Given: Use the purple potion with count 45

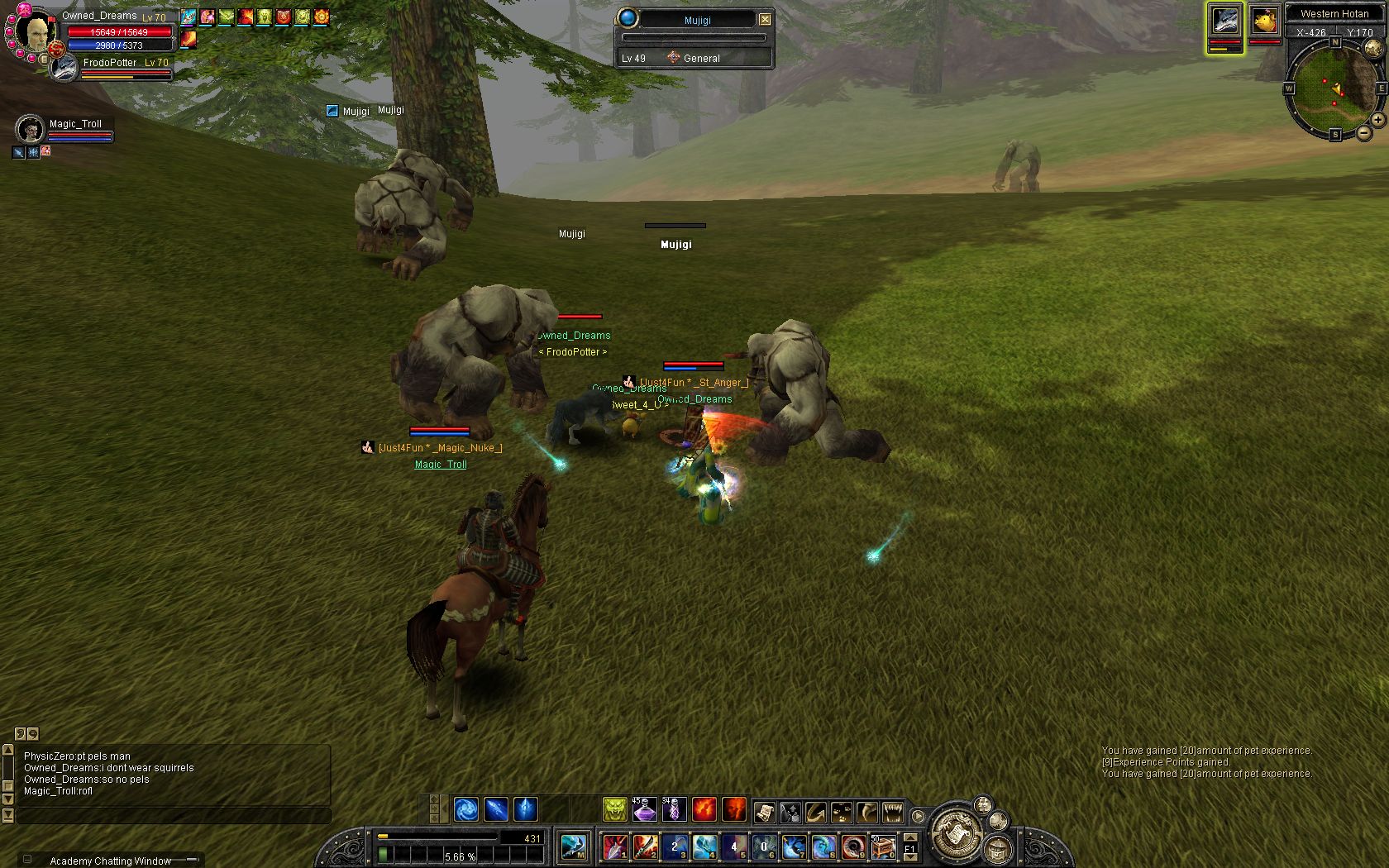Looking at the screenshot, I should [x=644, y=809].
